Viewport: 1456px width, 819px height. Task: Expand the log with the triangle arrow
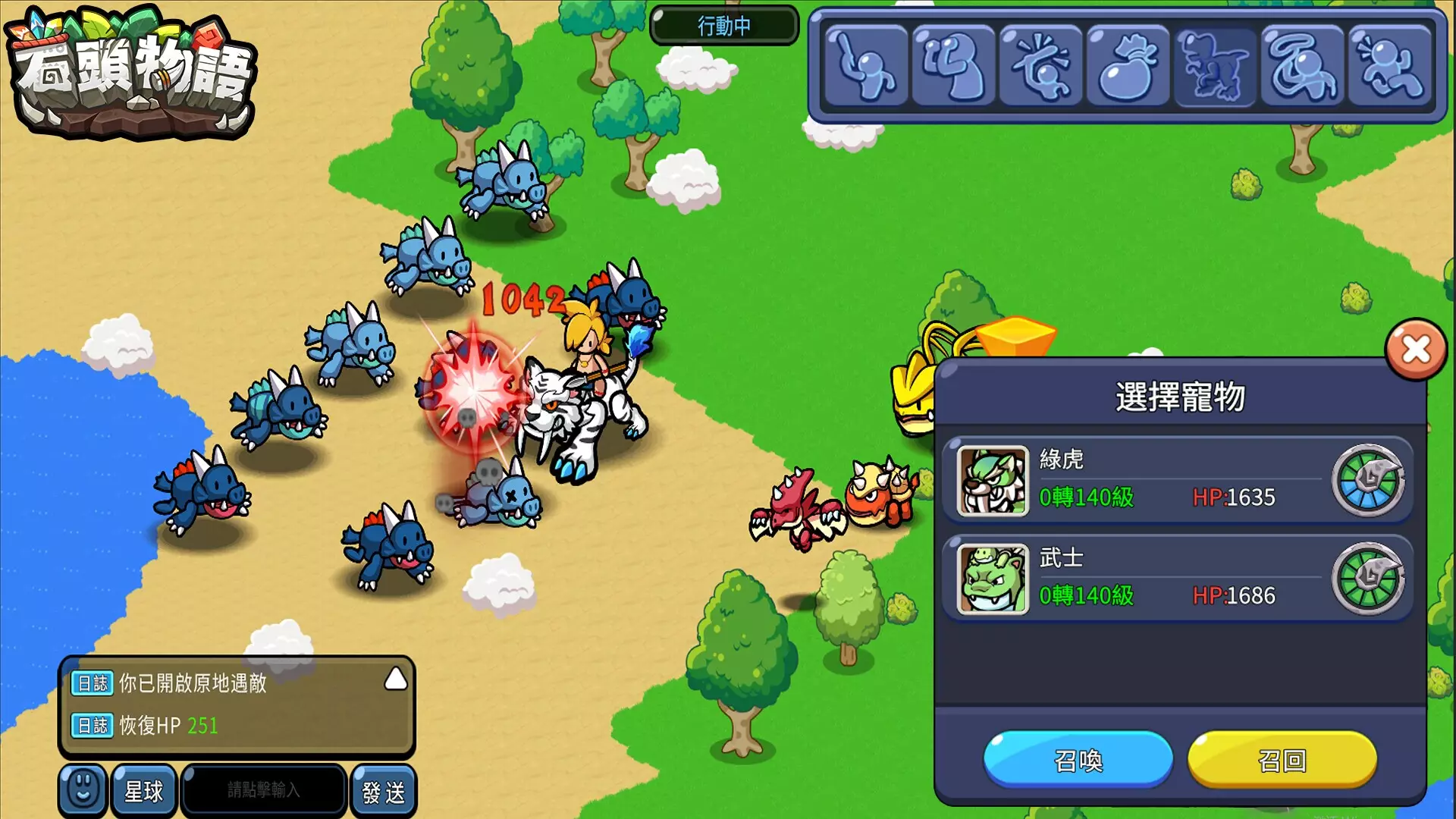[x=396, y=679]
